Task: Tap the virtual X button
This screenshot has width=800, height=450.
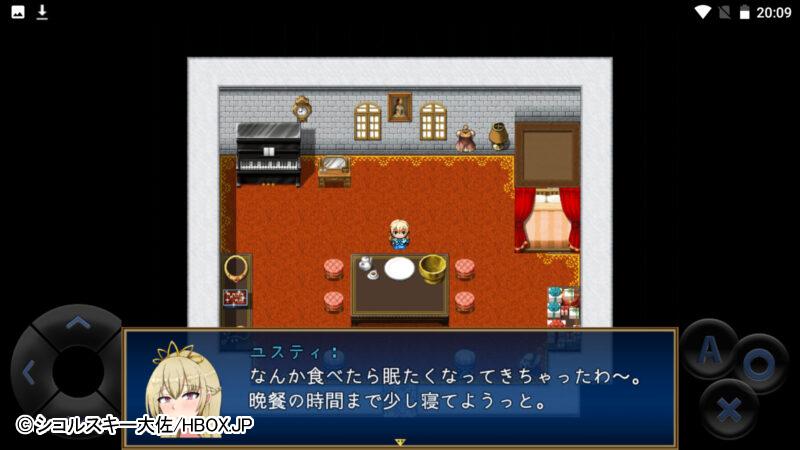Action: [728, 408]
